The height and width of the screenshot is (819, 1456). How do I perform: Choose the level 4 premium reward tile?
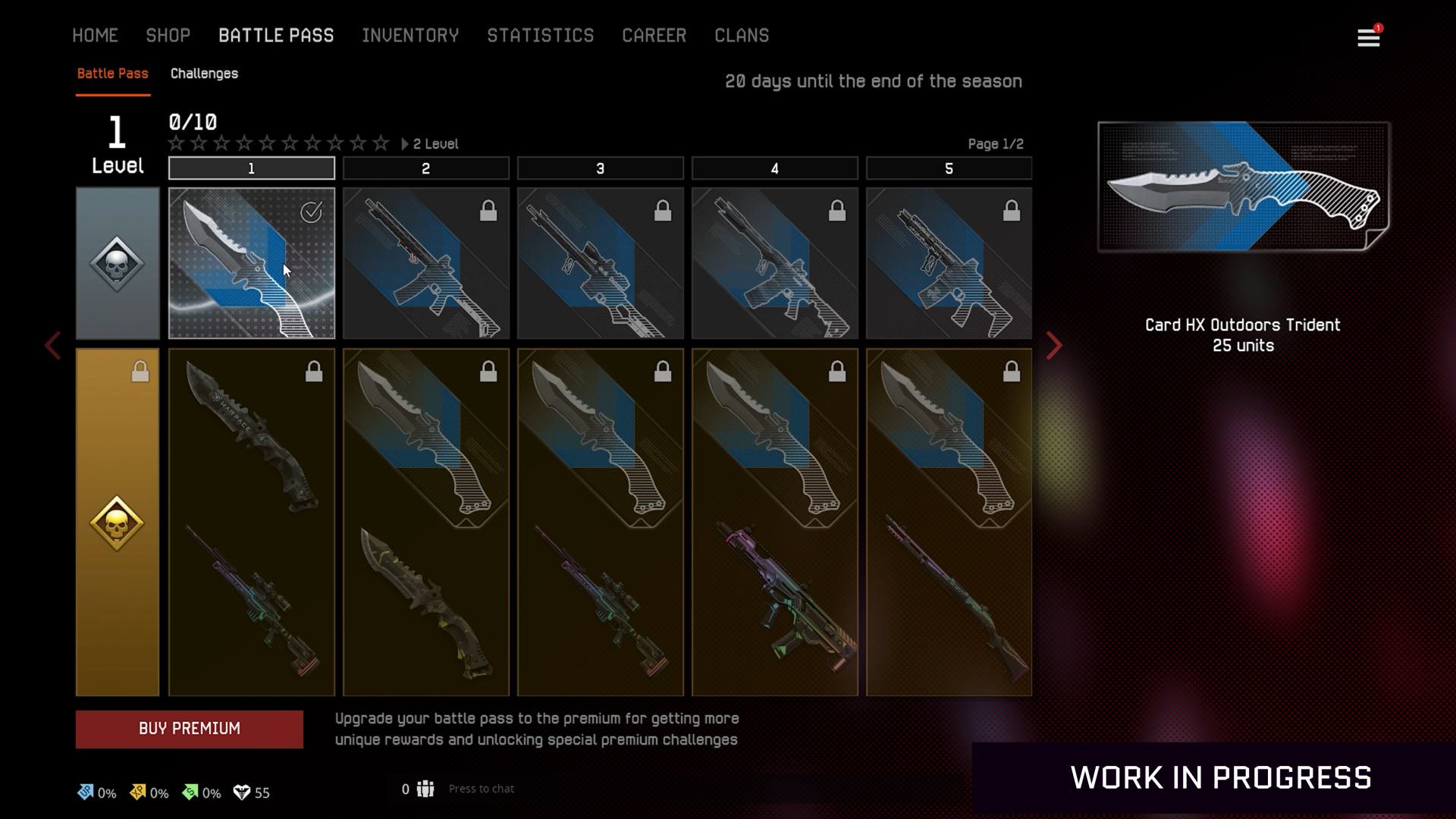tap(774, 522)
